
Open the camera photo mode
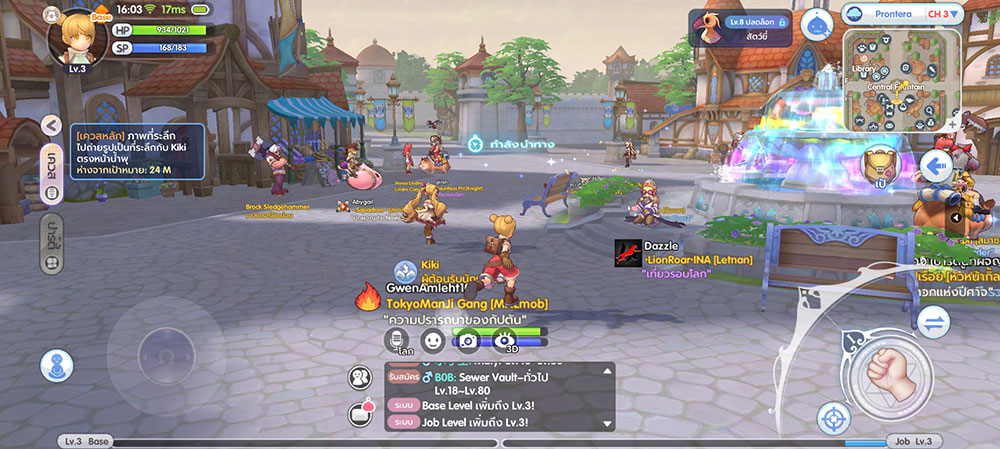467,340
